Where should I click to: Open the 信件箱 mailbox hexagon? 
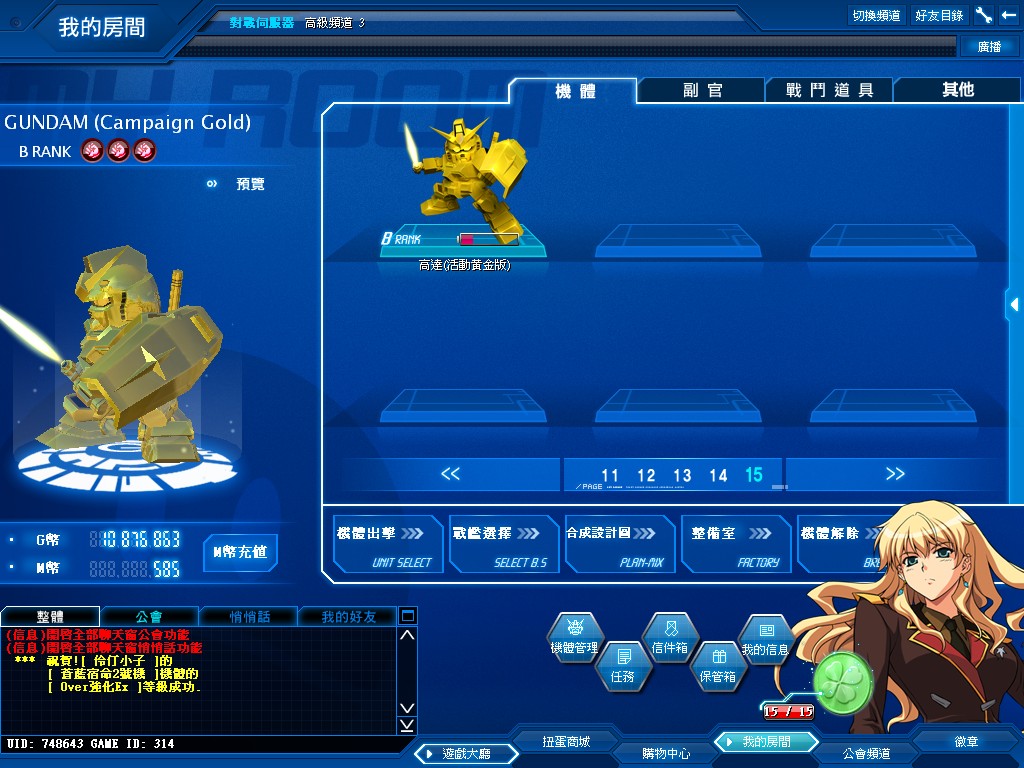pyautogui.click(x=670, y=638)
